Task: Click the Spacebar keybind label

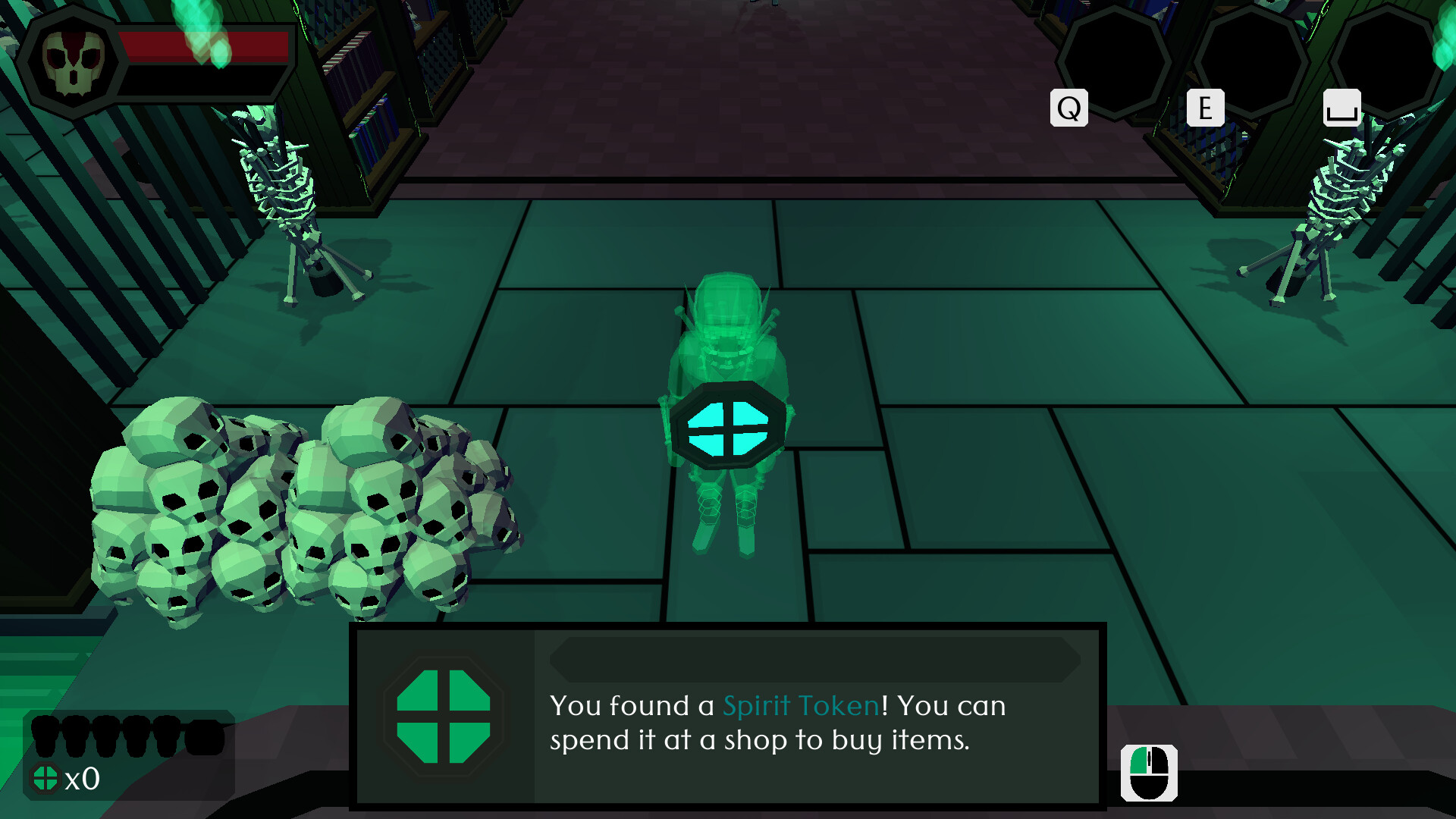Action: pyautogui.click(x=1343, y=108)
